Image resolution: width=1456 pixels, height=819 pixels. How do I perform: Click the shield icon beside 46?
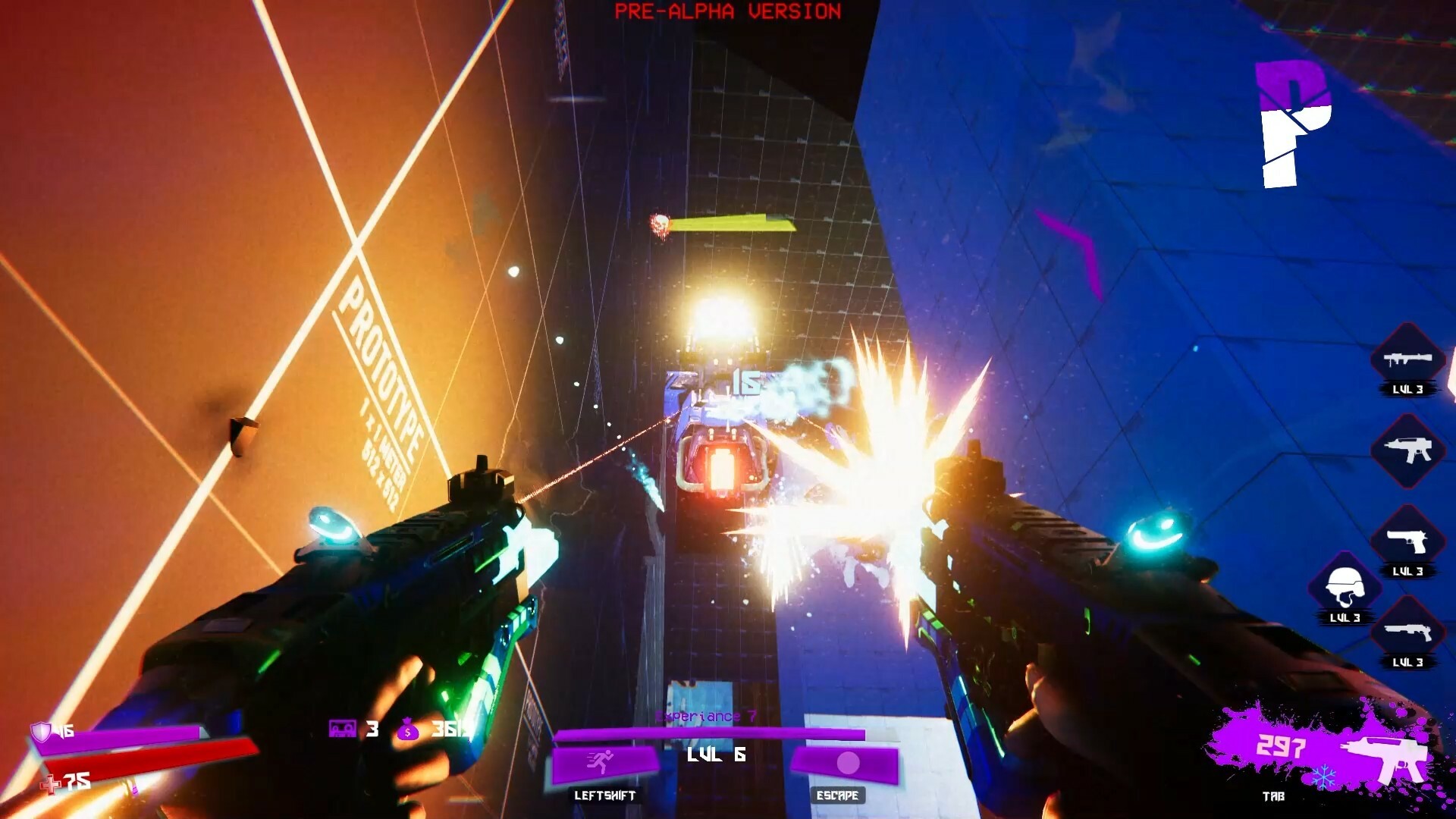pyautogui.click(x=43, y=730)
